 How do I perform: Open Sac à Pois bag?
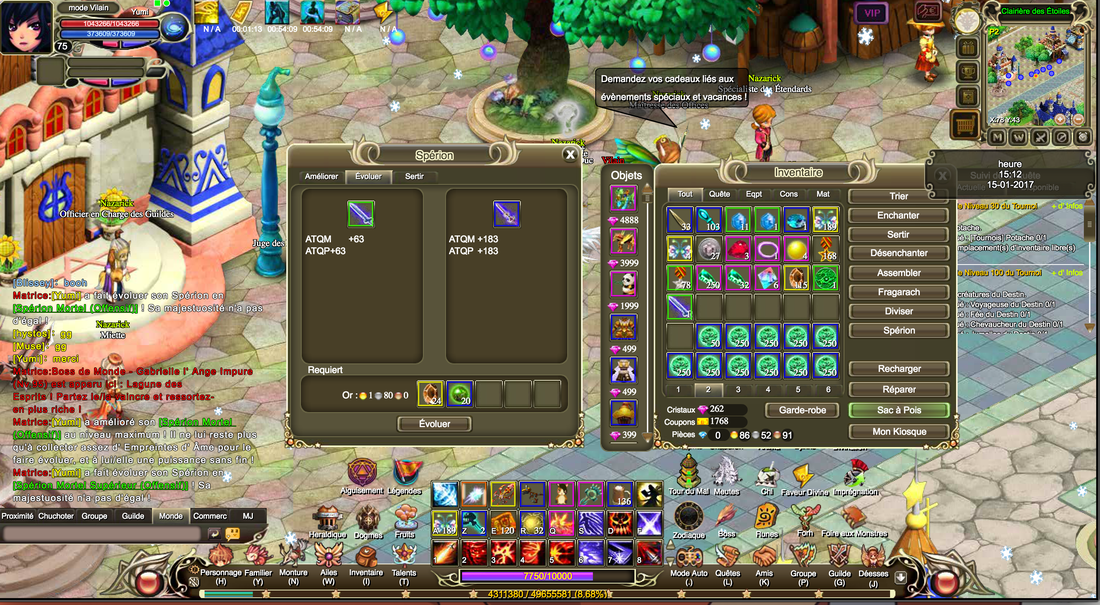tap(898, 410)
